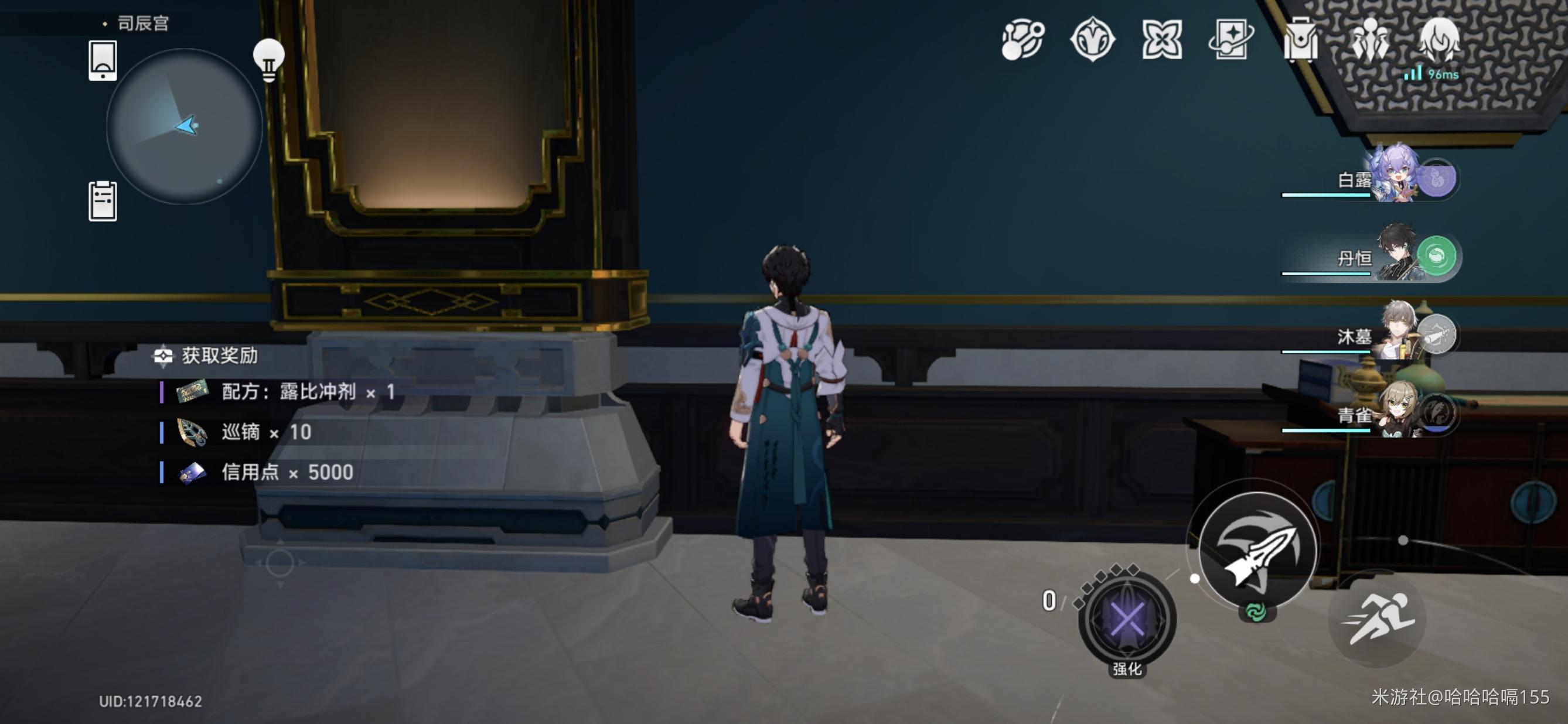Open the team lineup icon
Screen dimensions: 1568x724
(1369, 39)
